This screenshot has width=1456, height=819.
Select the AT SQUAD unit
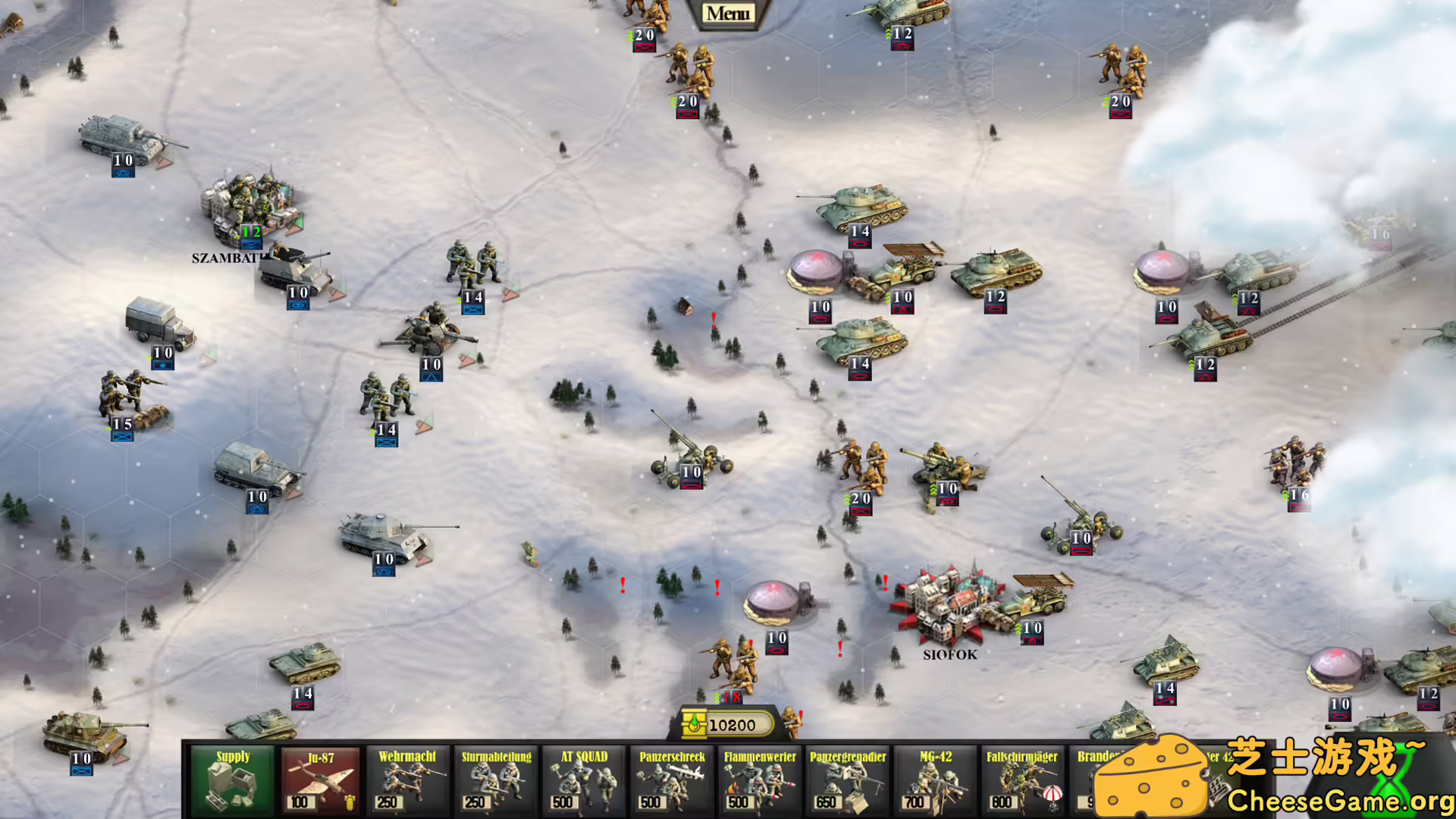[x=584, y=781]
